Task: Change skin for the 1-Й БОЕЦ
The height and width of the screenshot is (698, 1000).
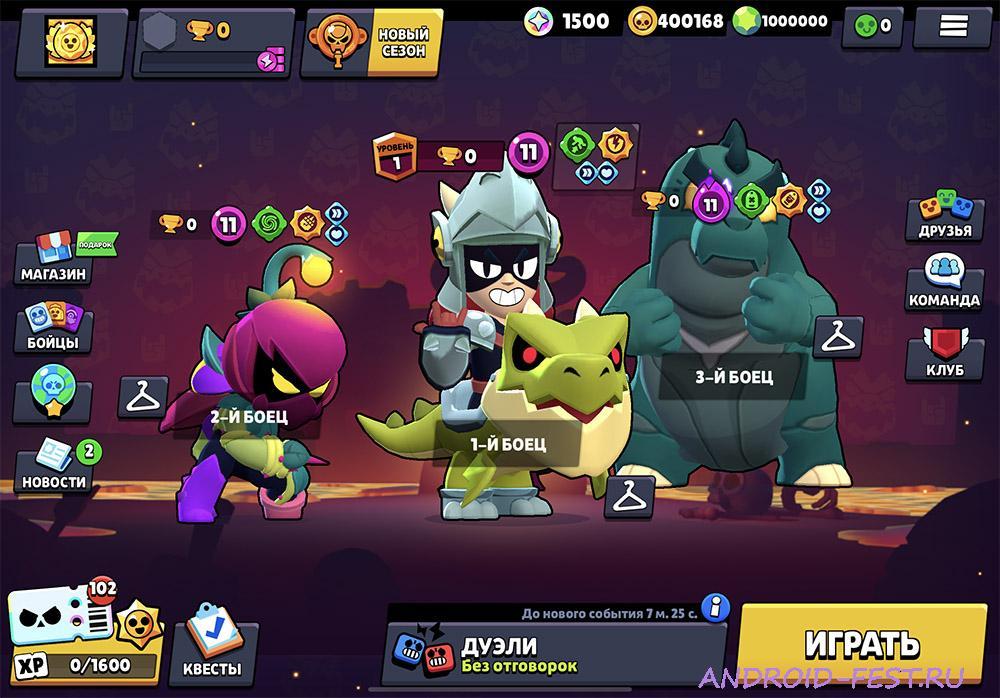Action: (630, 496)
